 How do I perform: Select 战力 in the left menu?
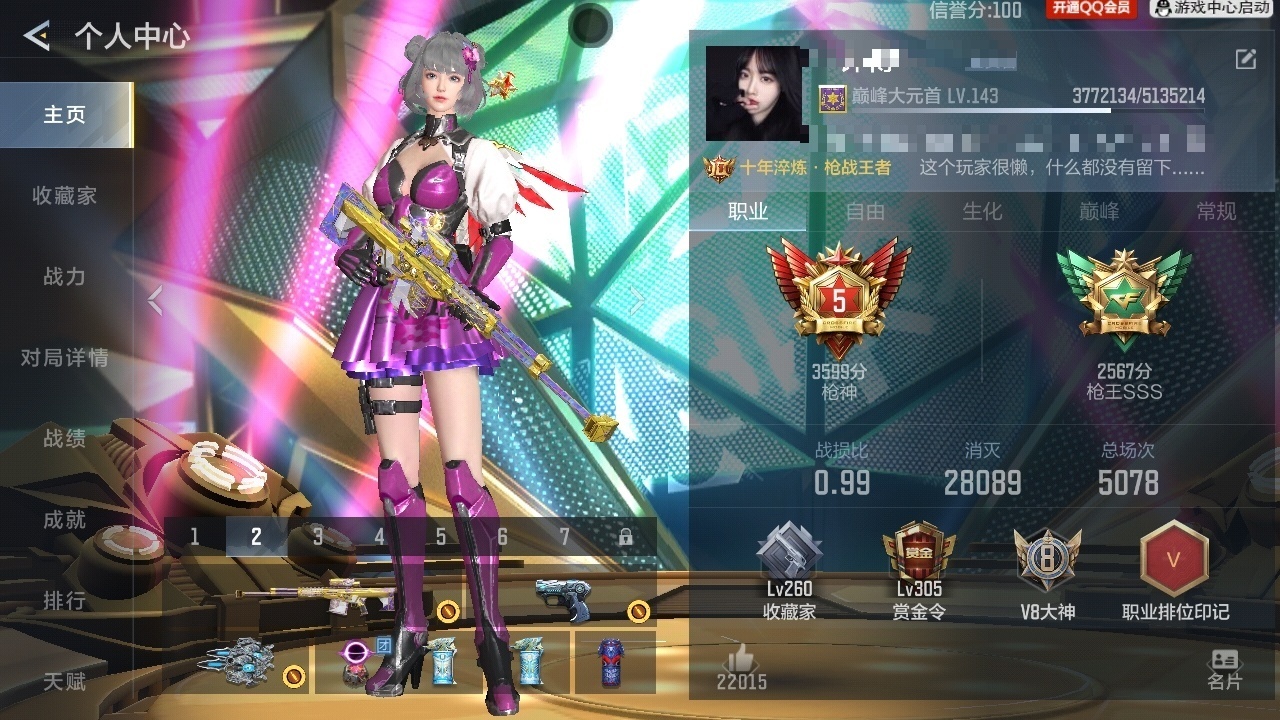click(x=64, y=277)
